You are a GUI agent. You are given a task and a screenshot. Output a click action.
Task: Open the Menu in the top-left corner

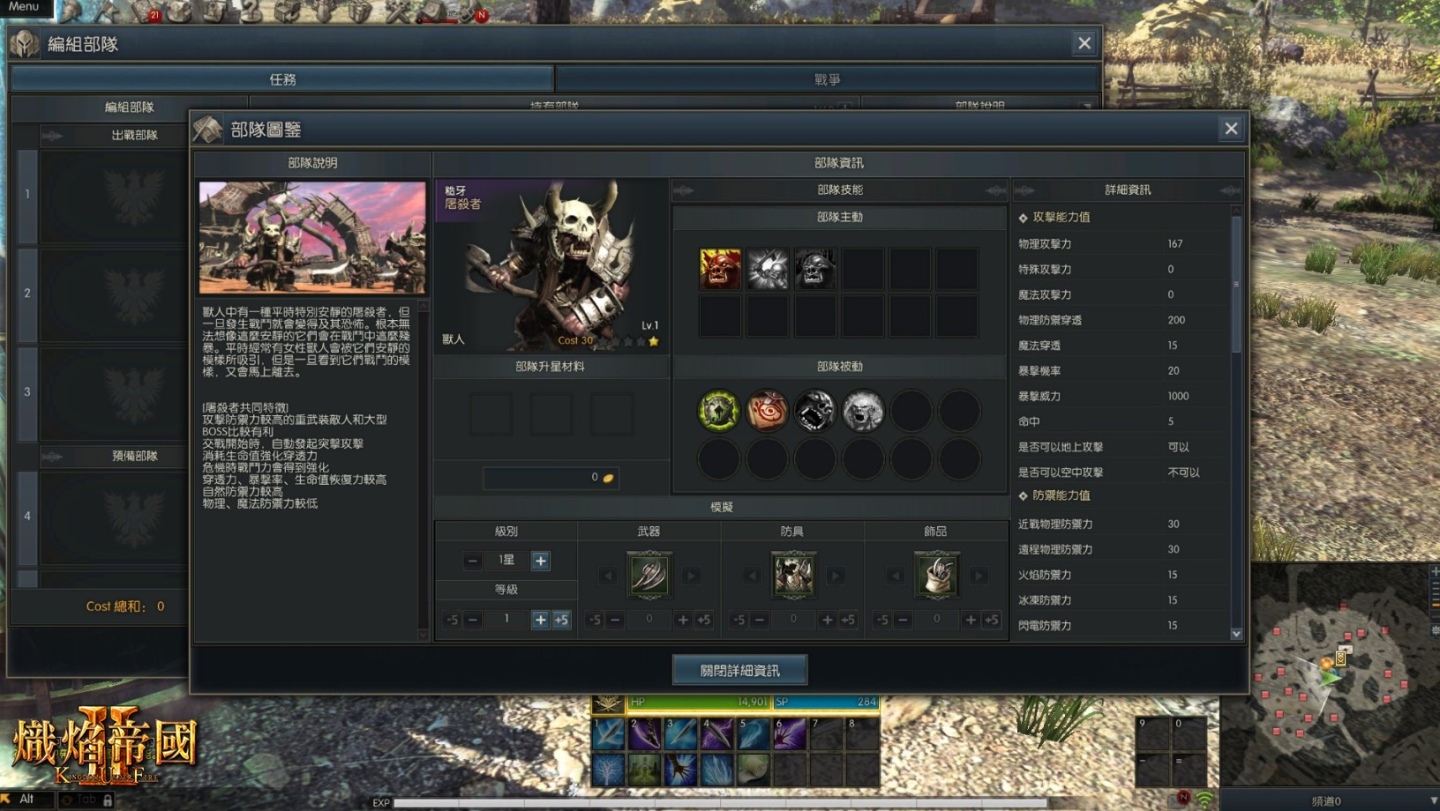[24, 6]
